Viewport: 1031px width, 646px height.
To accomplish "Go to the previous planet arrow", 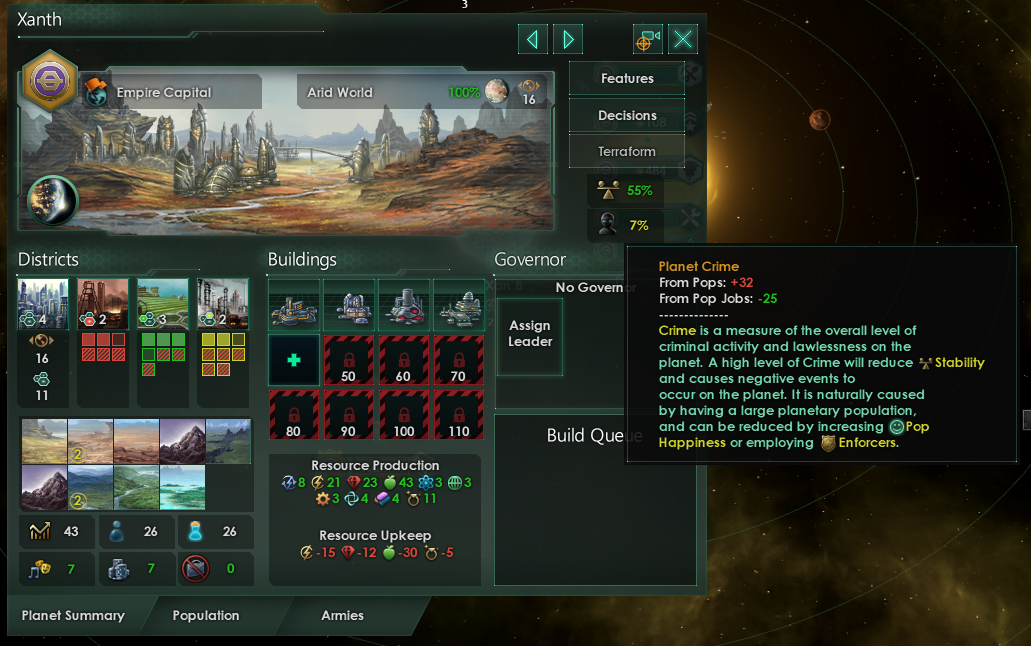I will tap(532, 39).
